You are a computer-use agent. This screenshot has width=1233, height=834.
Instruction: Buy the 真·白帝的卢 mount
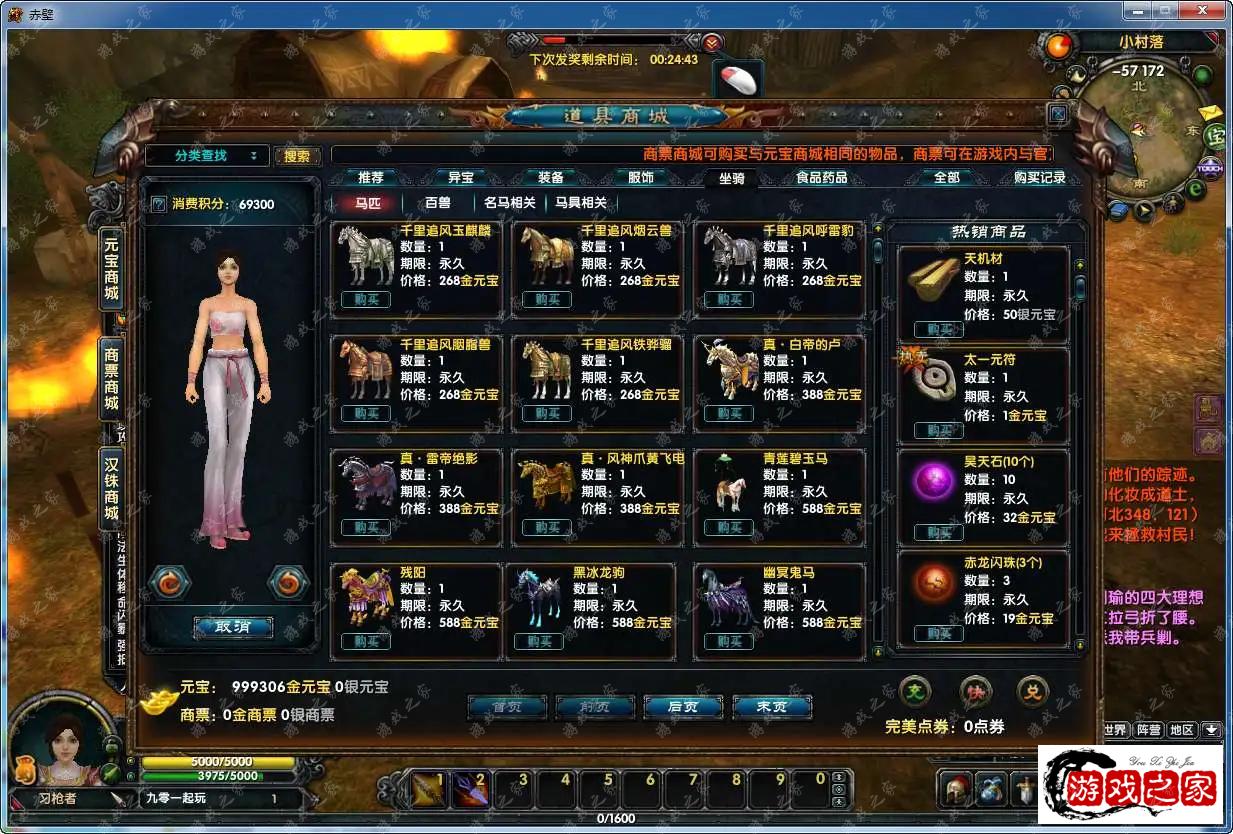(x=728, y=413)
